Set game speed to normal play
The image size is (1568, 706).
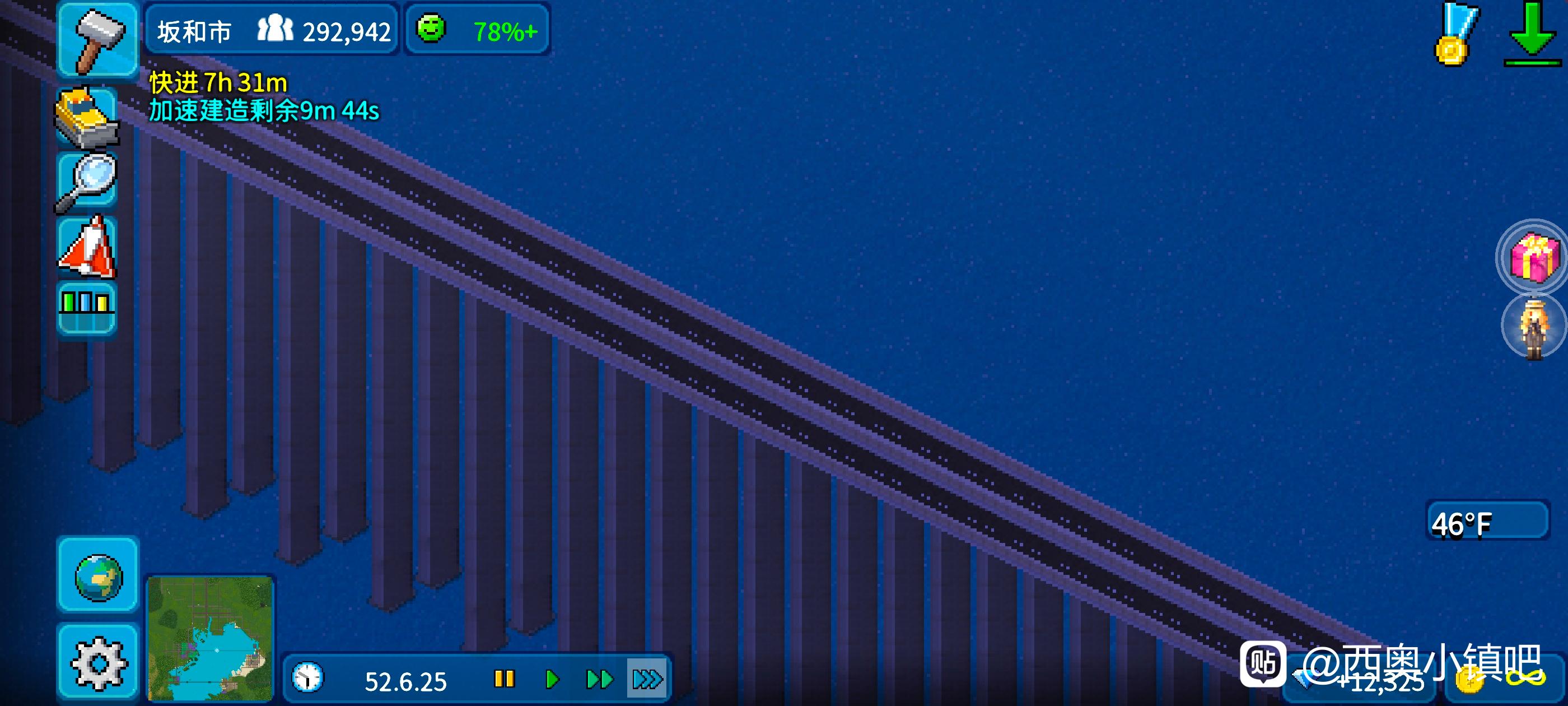pos(552,679)
